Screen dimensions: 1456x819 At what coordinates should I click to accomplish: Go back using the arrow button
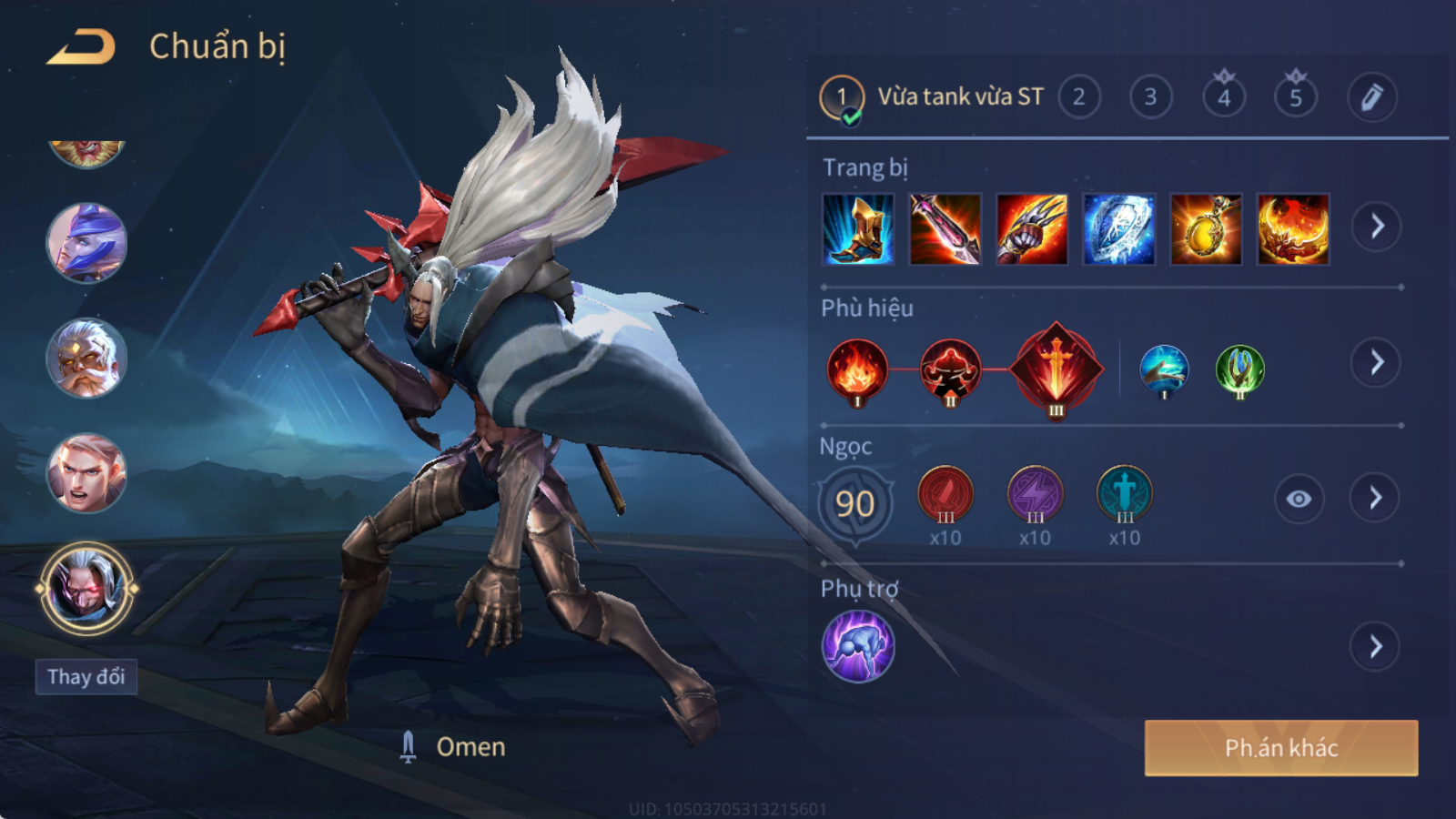click(81, 47)
